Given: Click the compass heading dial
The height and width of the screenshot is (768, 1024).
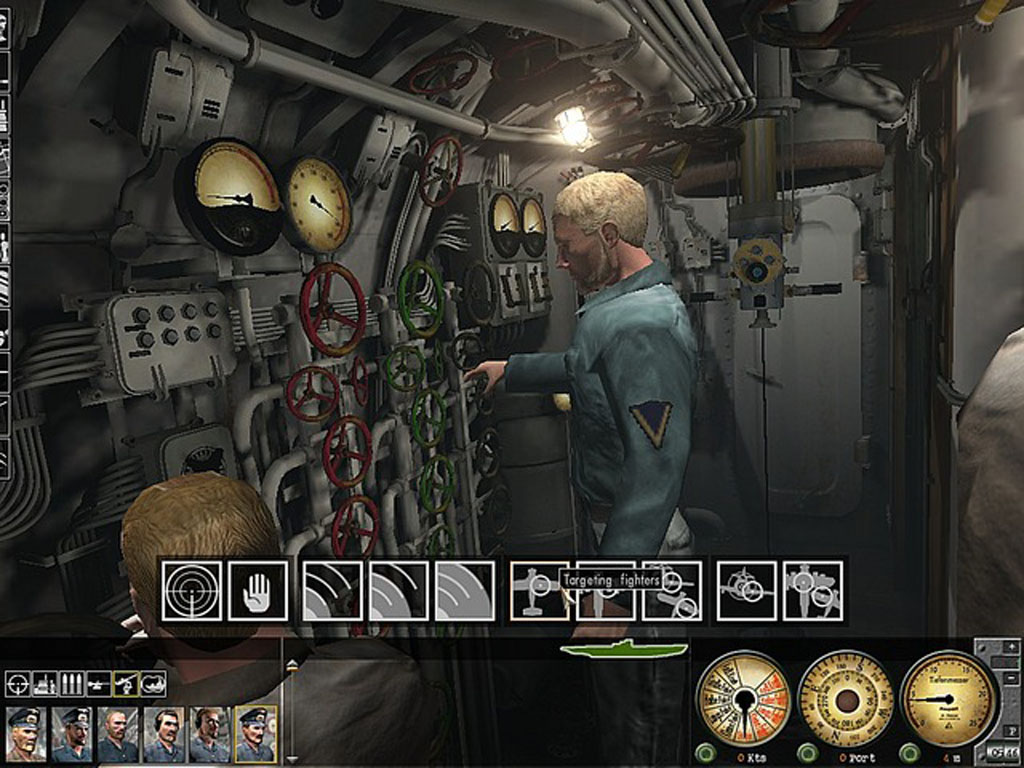Looking at the screenshot, I should [x=846, y=697].
